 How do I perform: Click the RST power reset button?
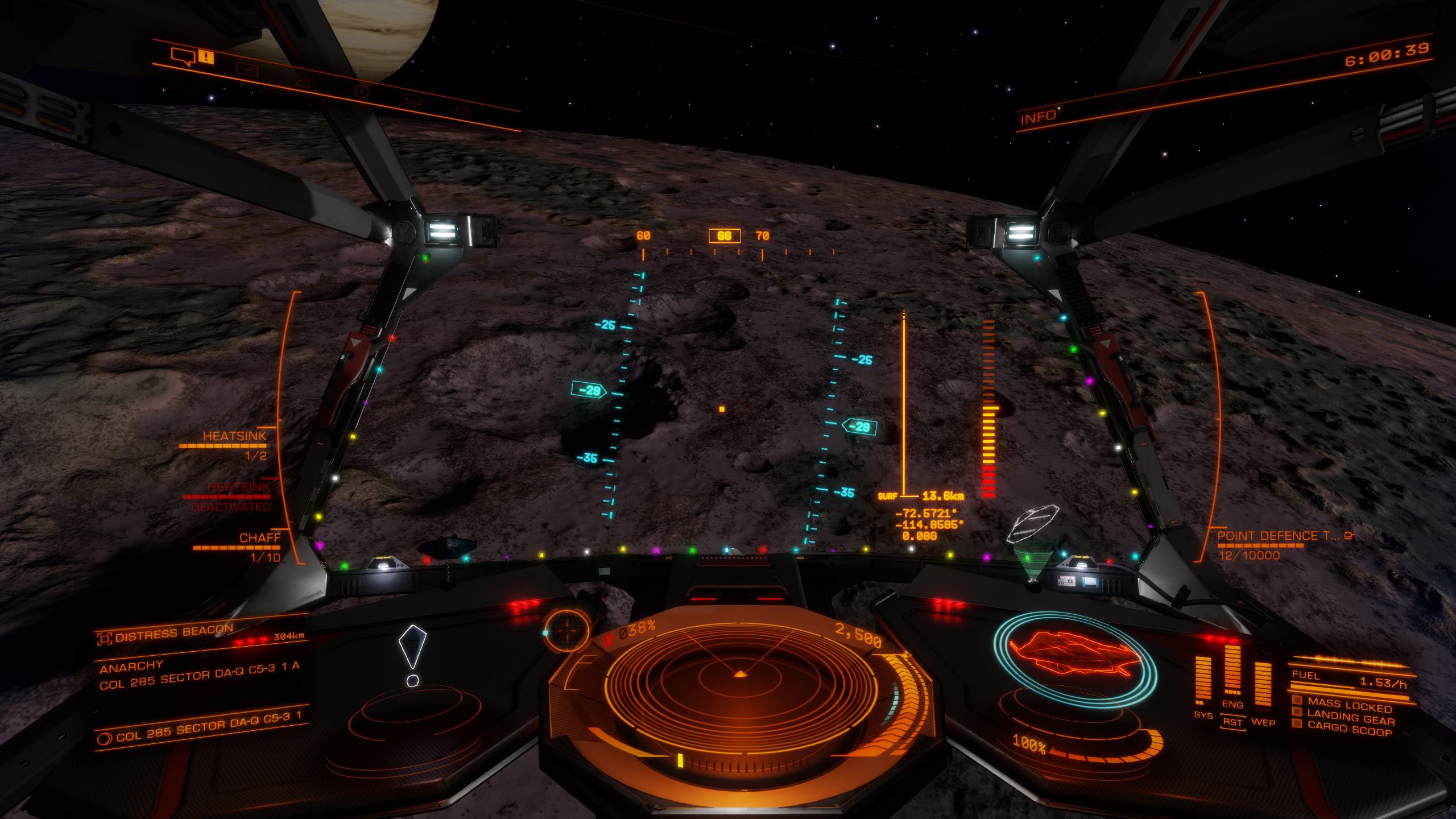(1233, 722)
